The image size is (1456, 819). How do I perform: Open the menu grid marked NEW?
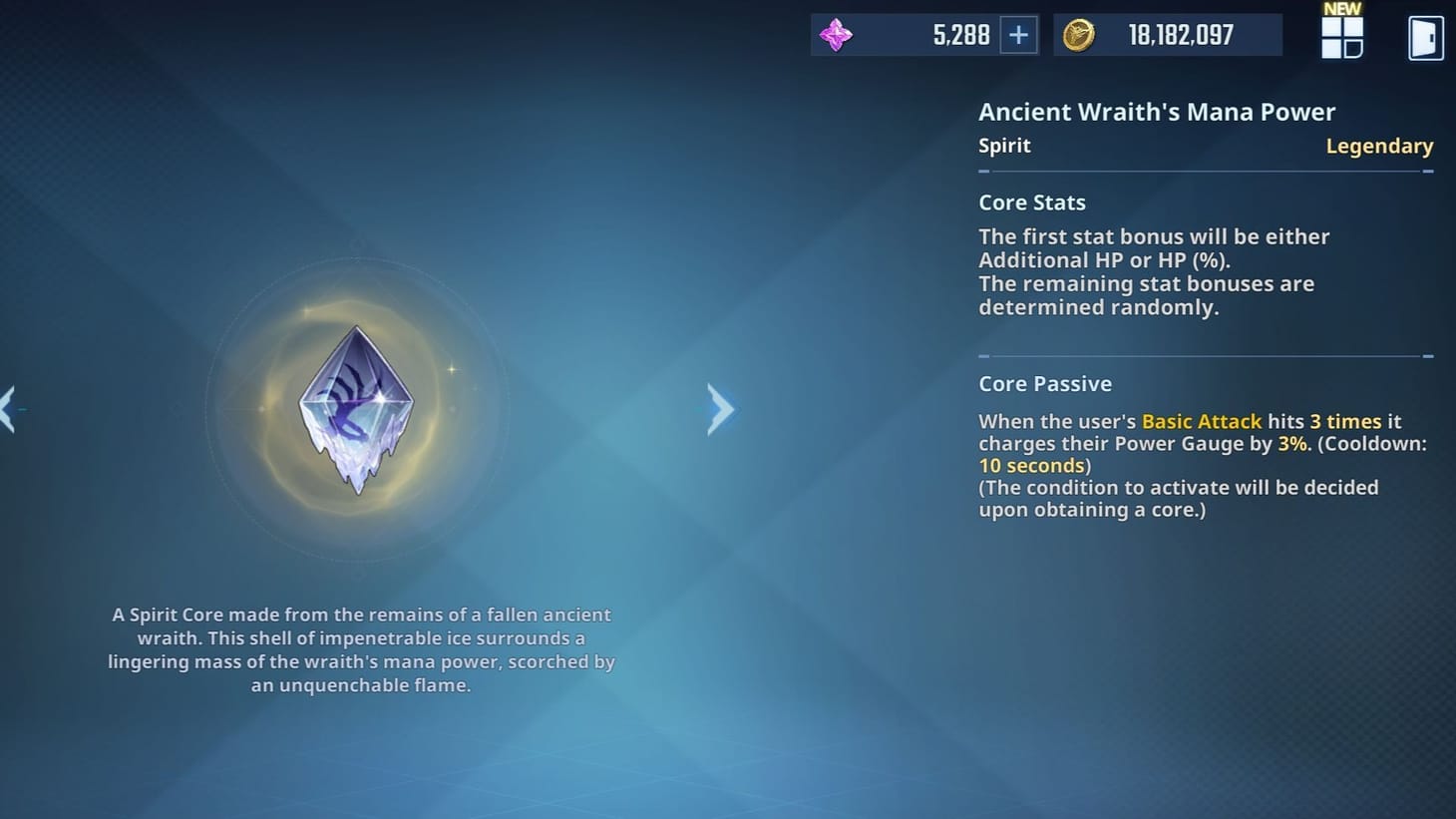coord(1341,40)
